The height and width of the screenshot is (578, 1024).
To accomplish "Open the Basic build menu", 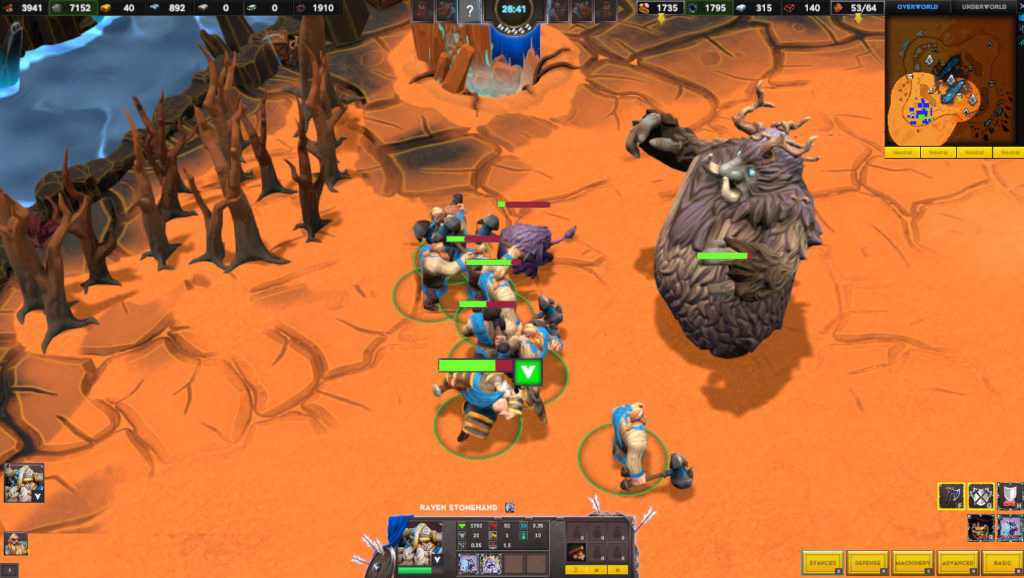I will [1002, 563].
